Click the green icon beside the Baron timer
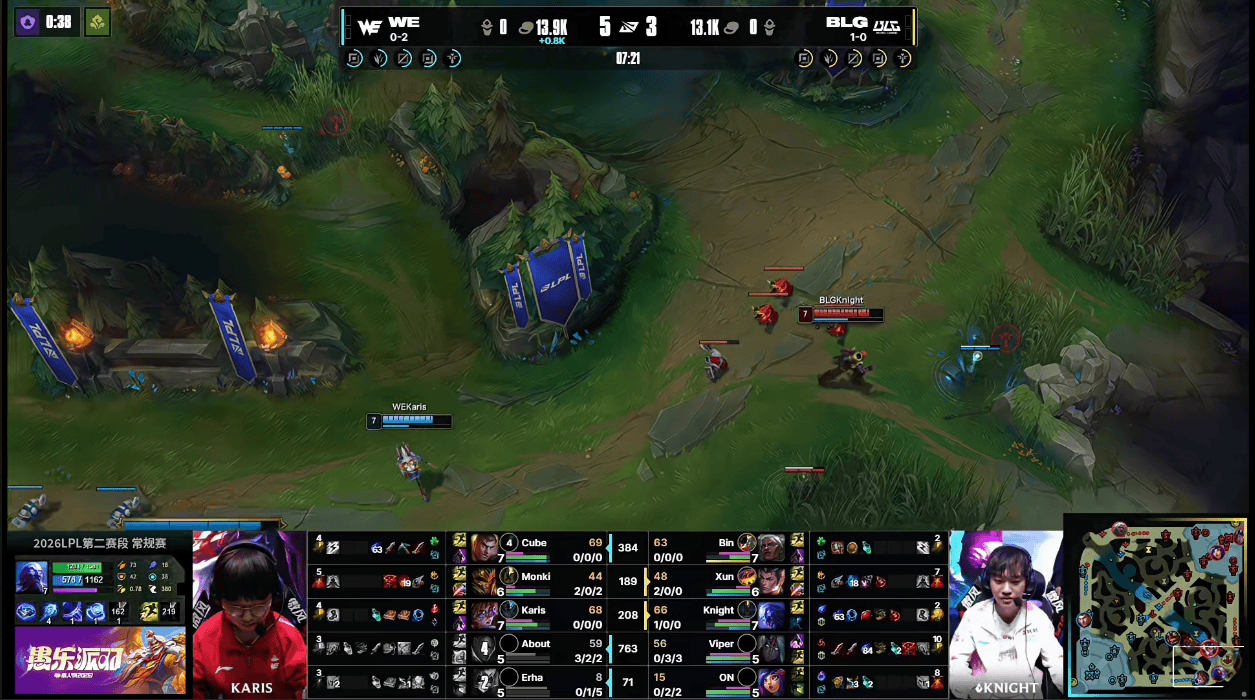Image resolution: width=1255 pixels, height=700 pixels. click(97, 22)
